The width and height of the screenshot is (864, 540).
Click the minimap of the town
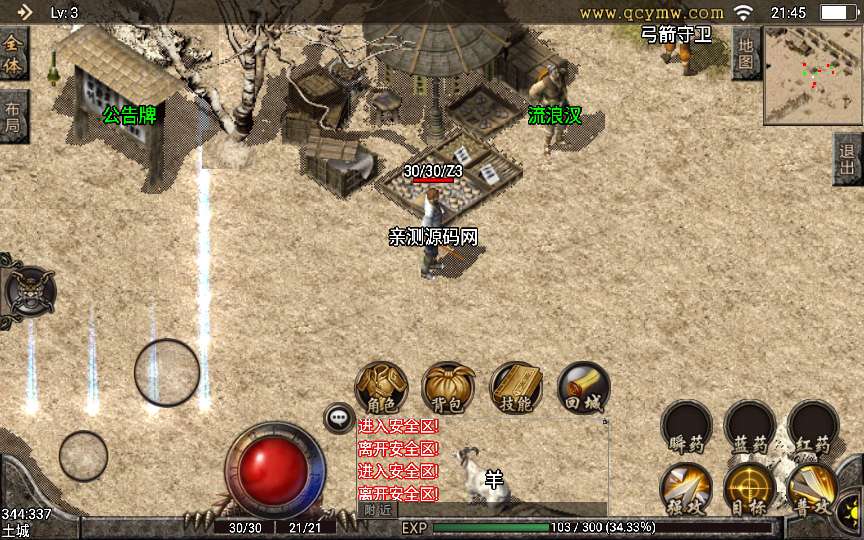(x=813, y=75)
